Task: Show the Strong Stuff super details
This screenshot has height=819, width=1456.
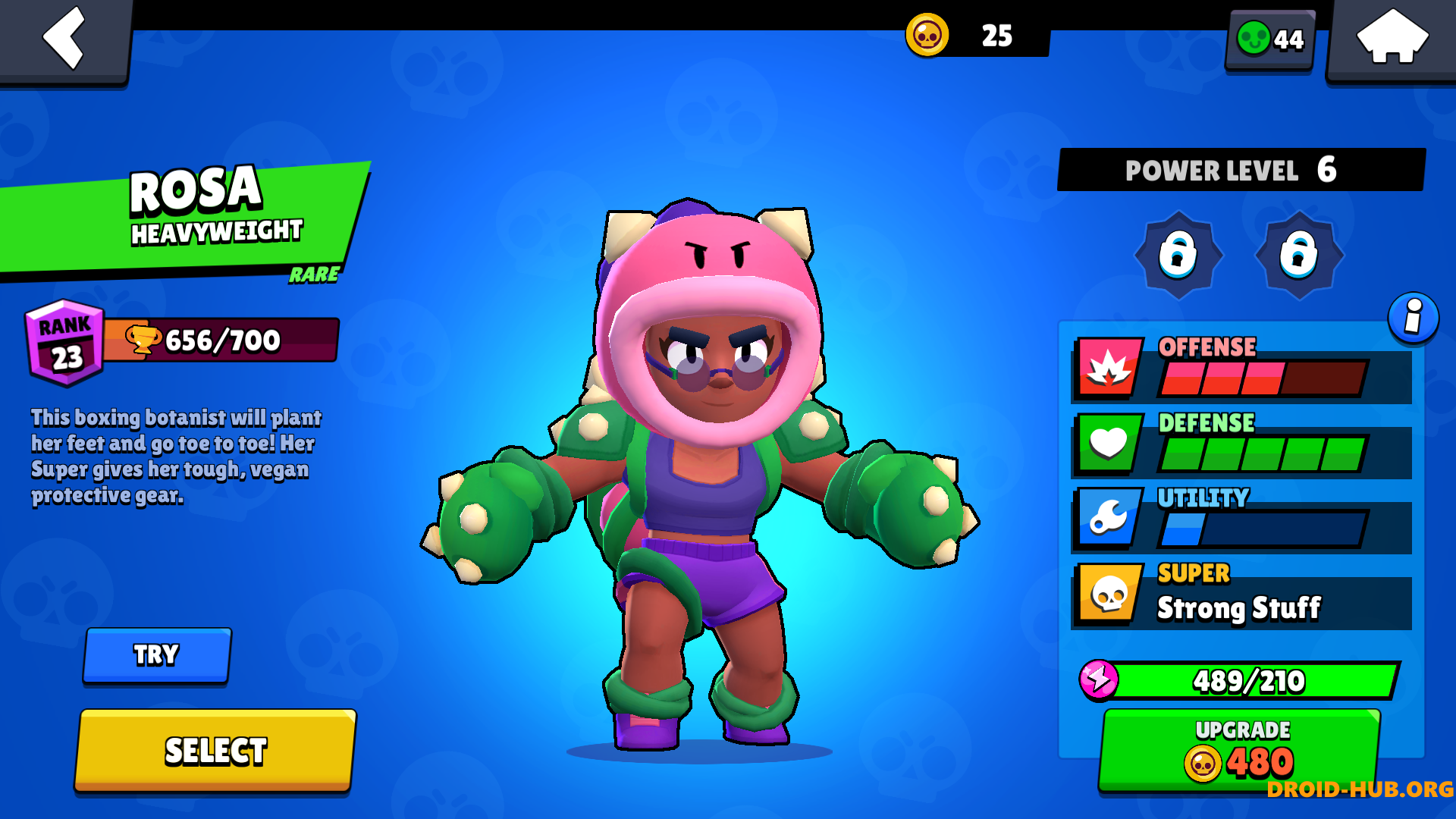Action: [1241, 597]
